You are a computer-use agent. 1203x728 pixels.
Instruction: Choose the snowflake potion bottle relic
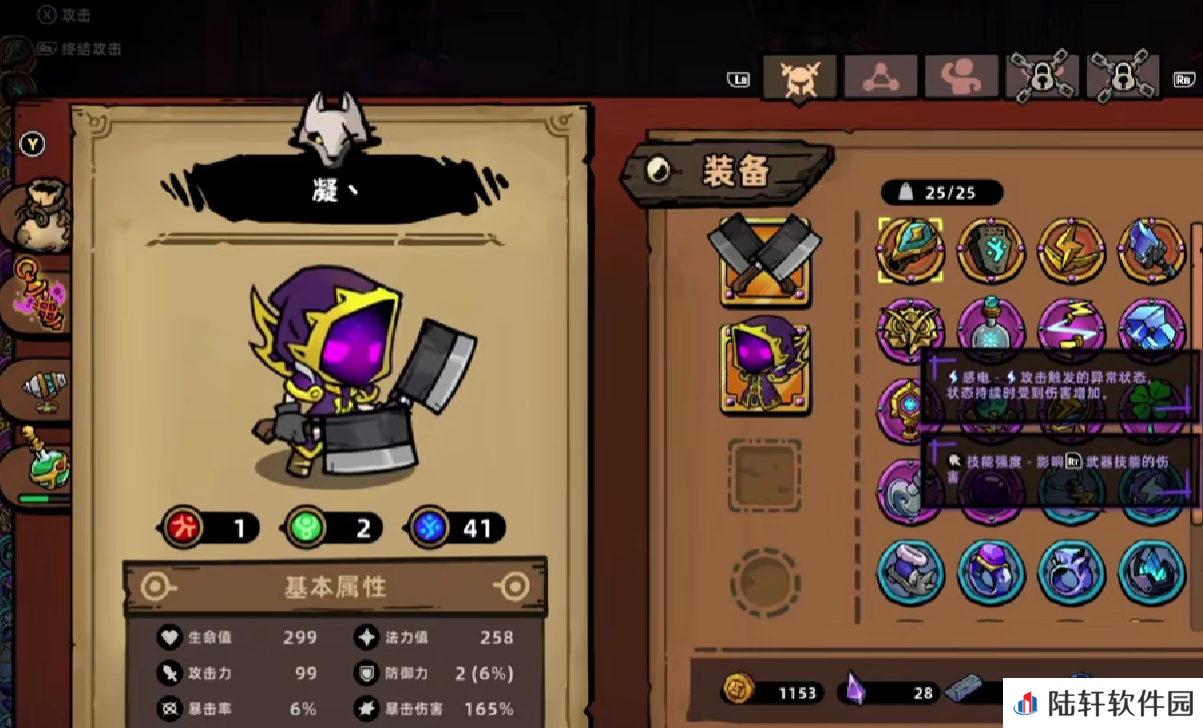(991, 326)
